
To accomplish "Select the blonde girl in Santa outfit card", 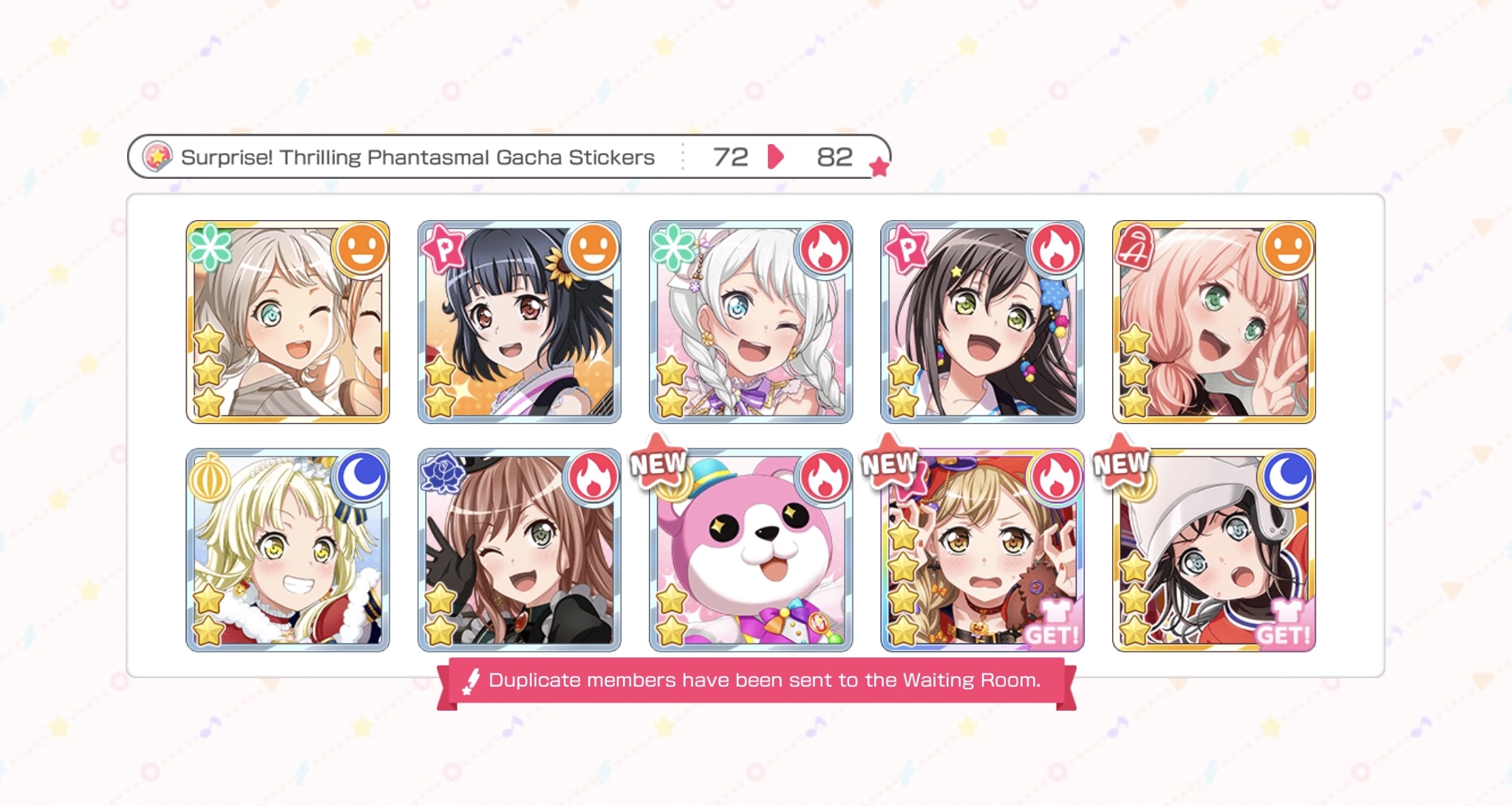I will (287, 550).
